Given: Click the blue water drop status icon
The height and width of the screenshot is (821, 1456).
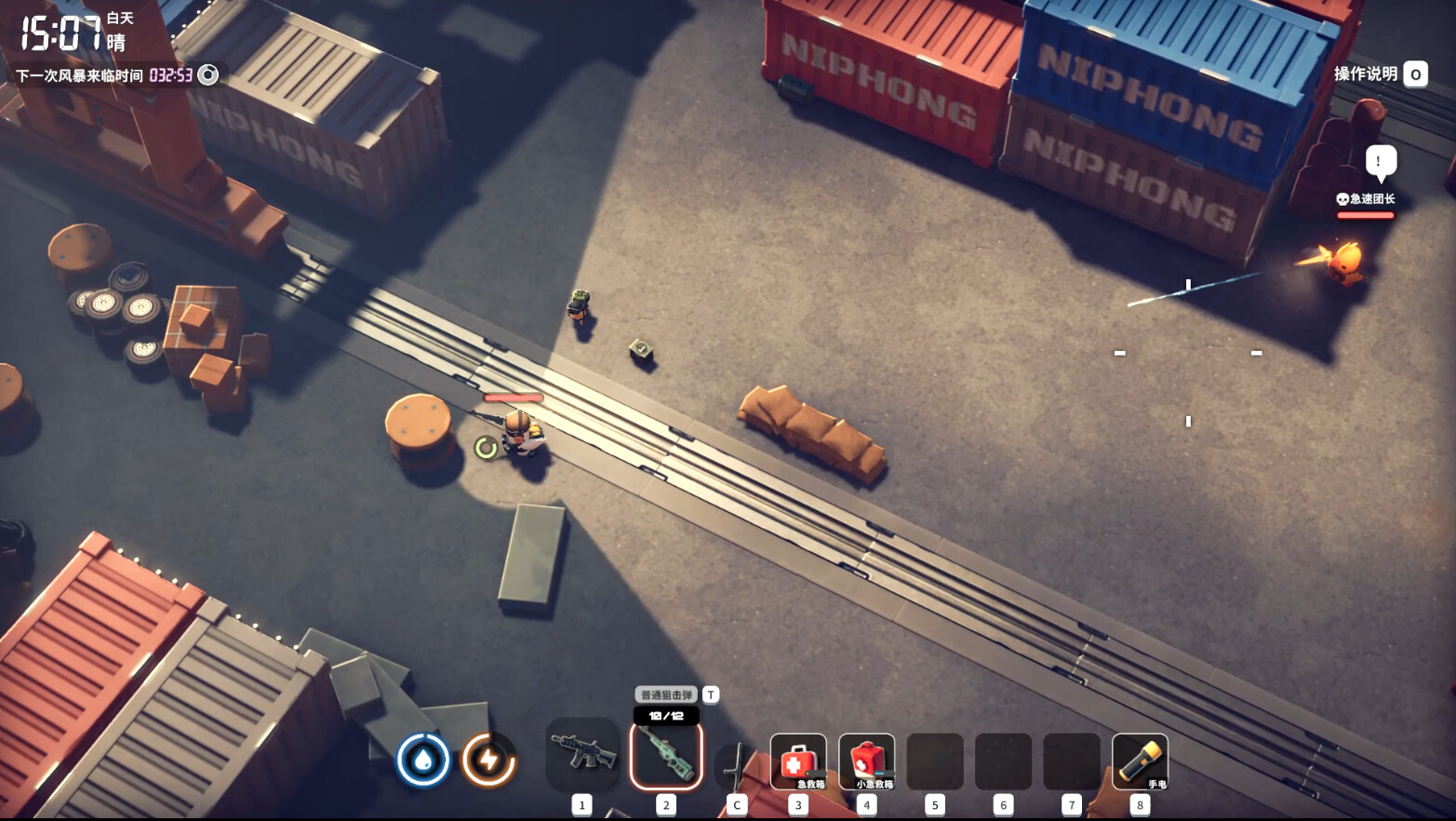Looking at the screenshot, I should (423, 760).
